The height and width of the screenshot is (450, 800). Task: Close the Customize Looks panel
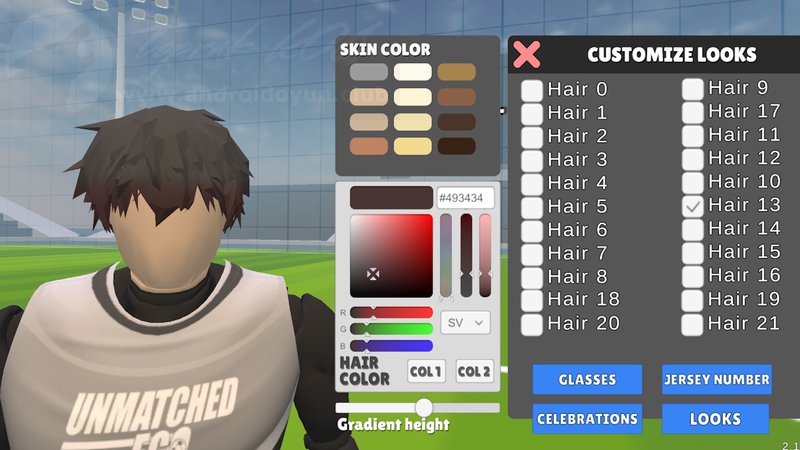[527, 54]
